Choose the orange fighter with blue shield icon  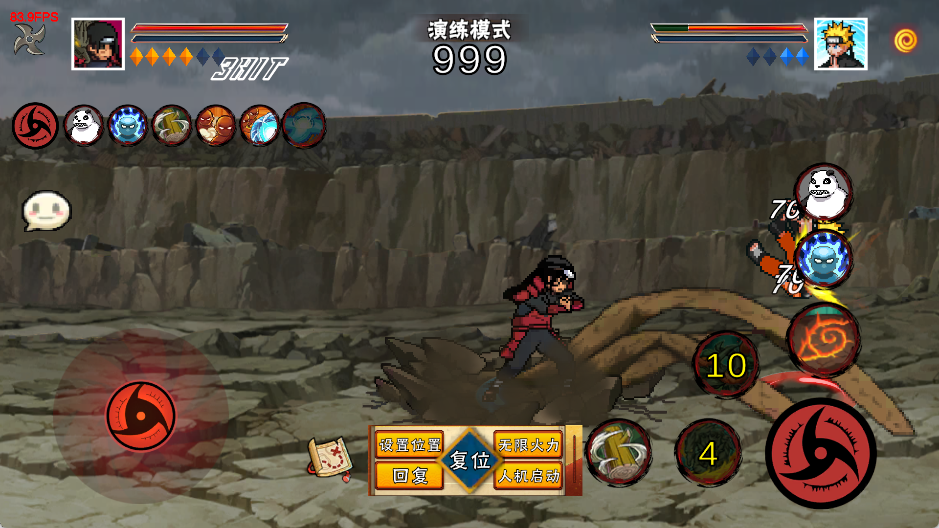click(x=259, y=126)
